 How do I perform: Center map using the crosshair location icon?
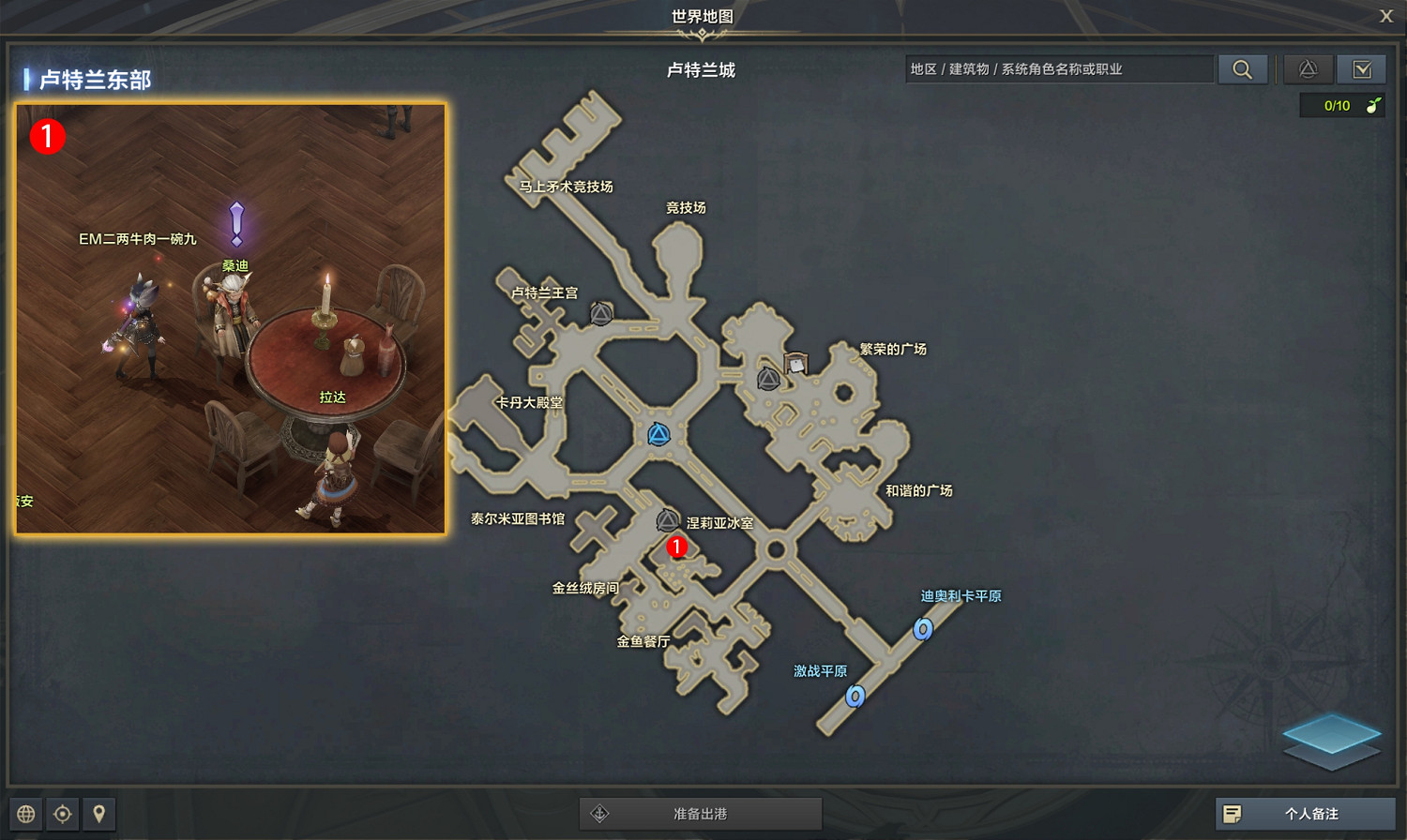point(62,814)
